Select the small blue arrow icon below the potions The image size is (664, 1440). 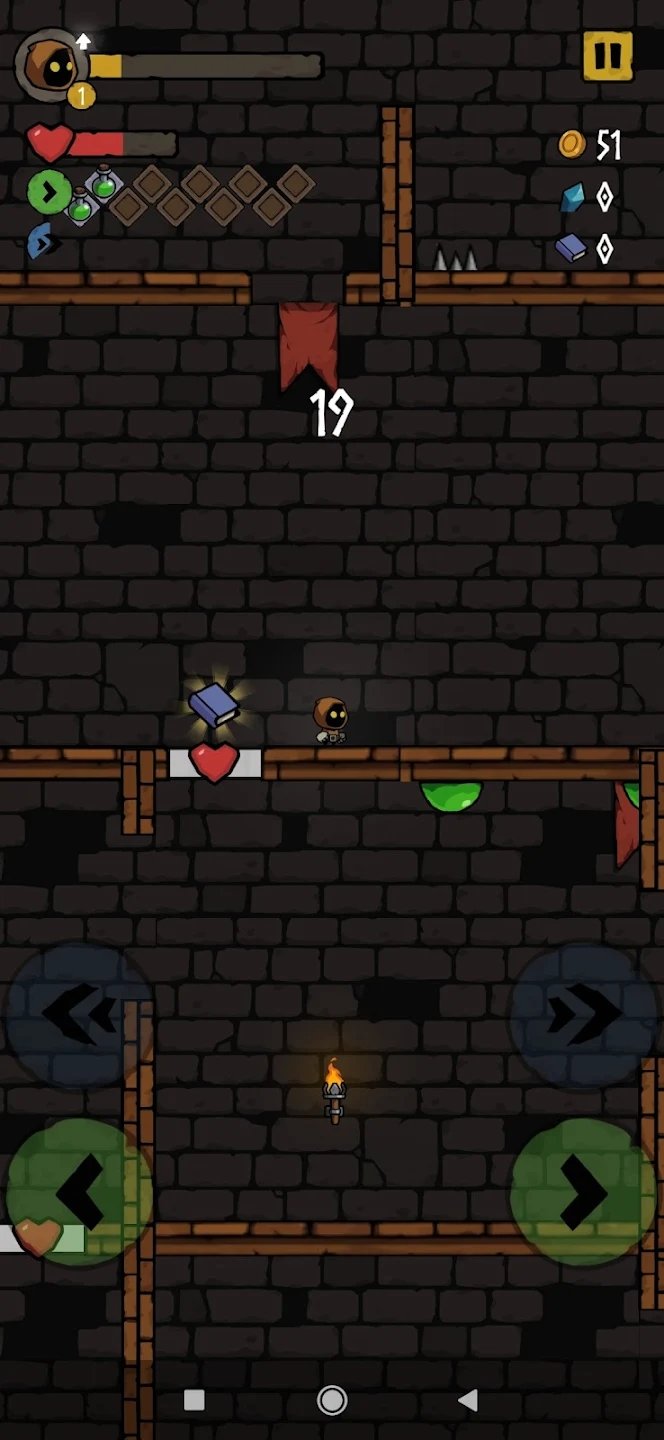coord(41,241)
